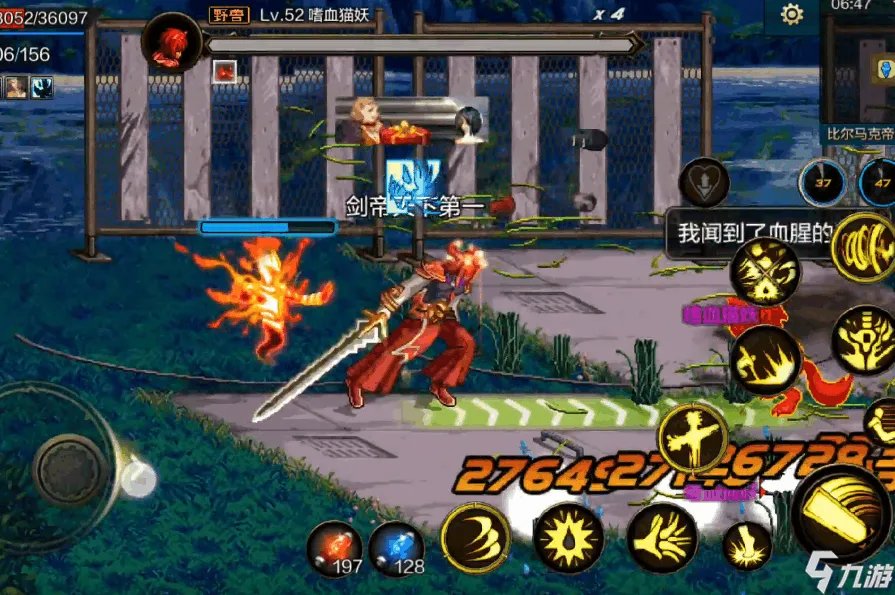The image size is (895, 595).
Task: Activate the hand energy blast skill
Action: click(x=661, y=538)
